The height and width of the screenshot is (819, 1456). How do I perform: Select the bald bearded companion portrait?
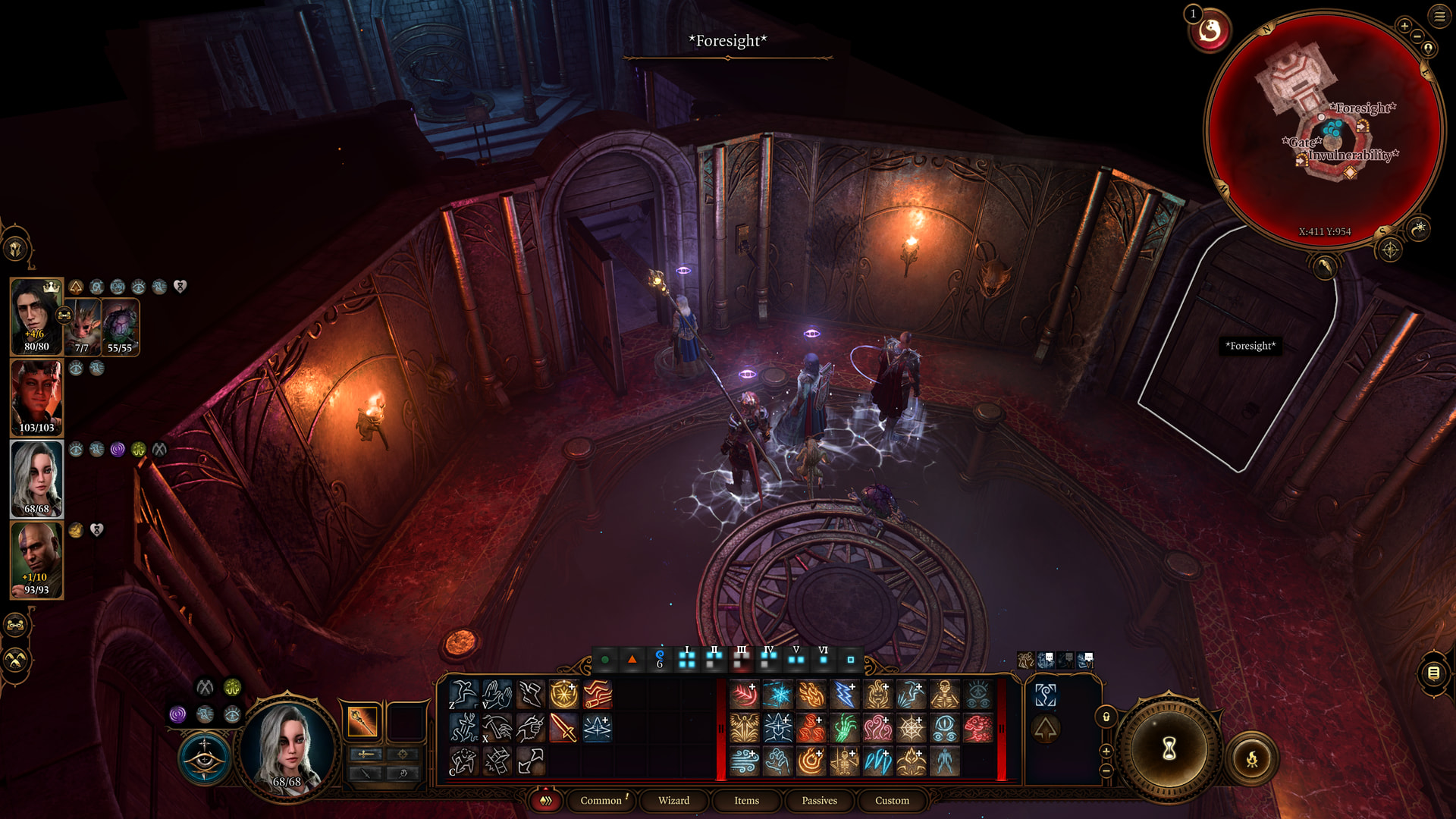pyautogui.click(x=36, y=560)
